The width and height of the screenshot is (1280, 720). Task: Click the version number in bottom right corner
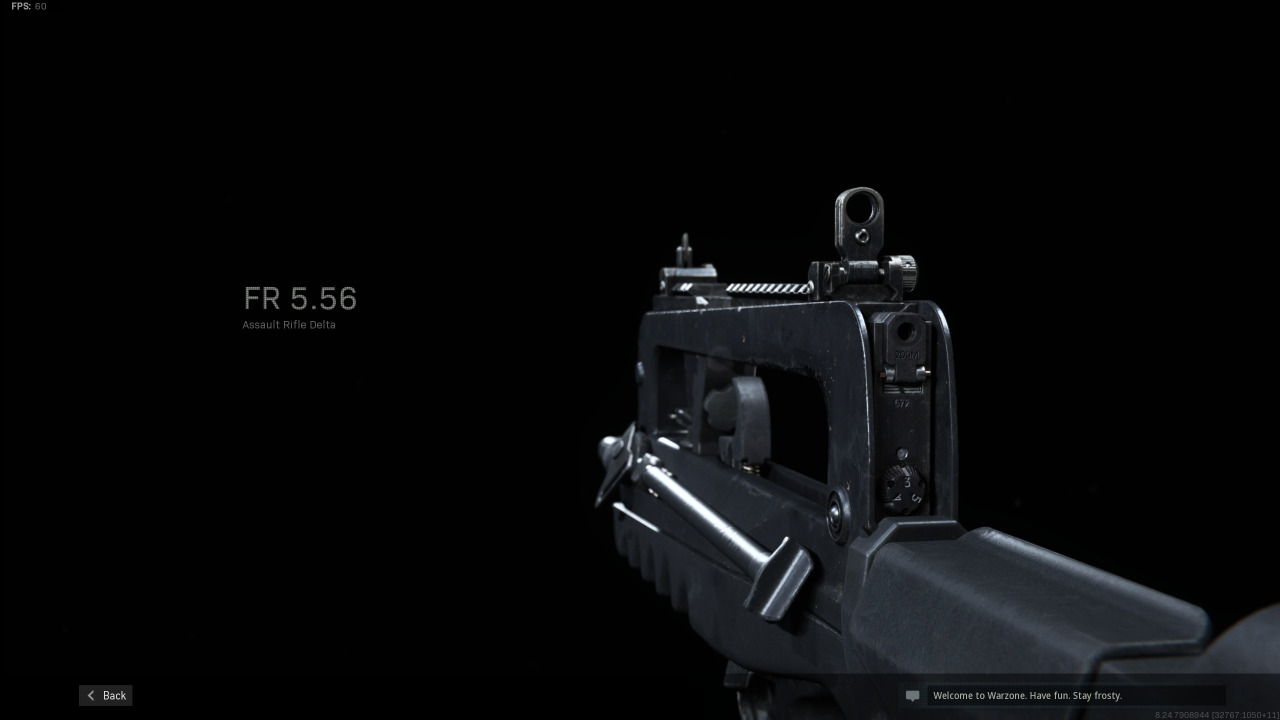[x=1215, y=713]
